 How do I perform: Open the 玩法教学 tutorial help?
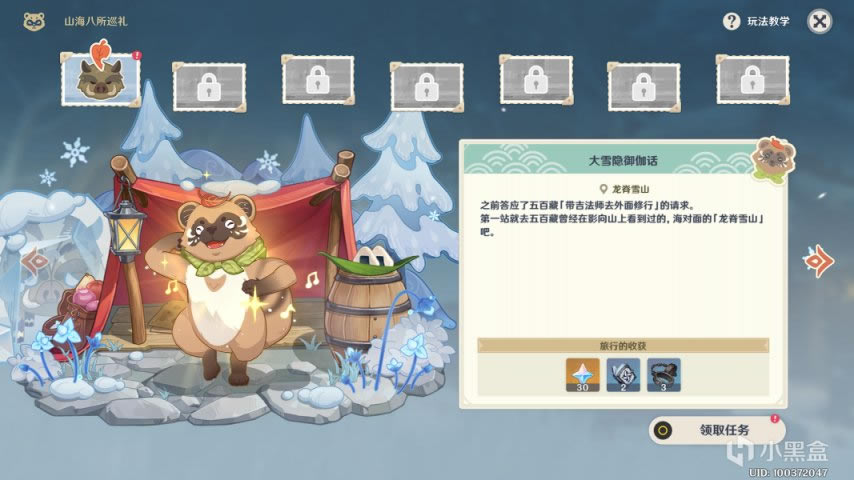click(x=756, y=21)
